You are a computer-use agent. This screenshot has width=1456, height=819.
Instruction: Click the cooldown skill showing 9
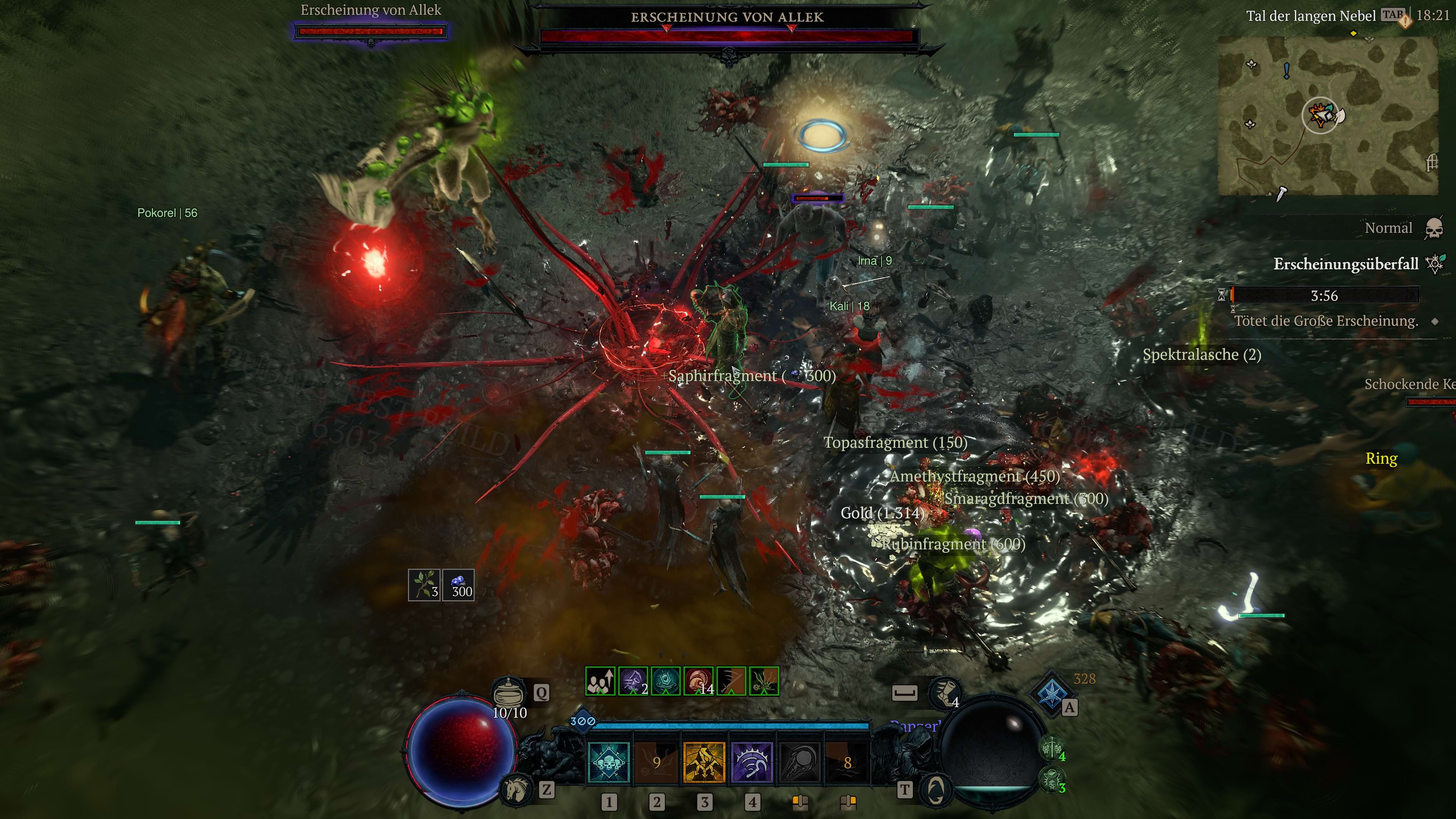[x=656, y=763]
